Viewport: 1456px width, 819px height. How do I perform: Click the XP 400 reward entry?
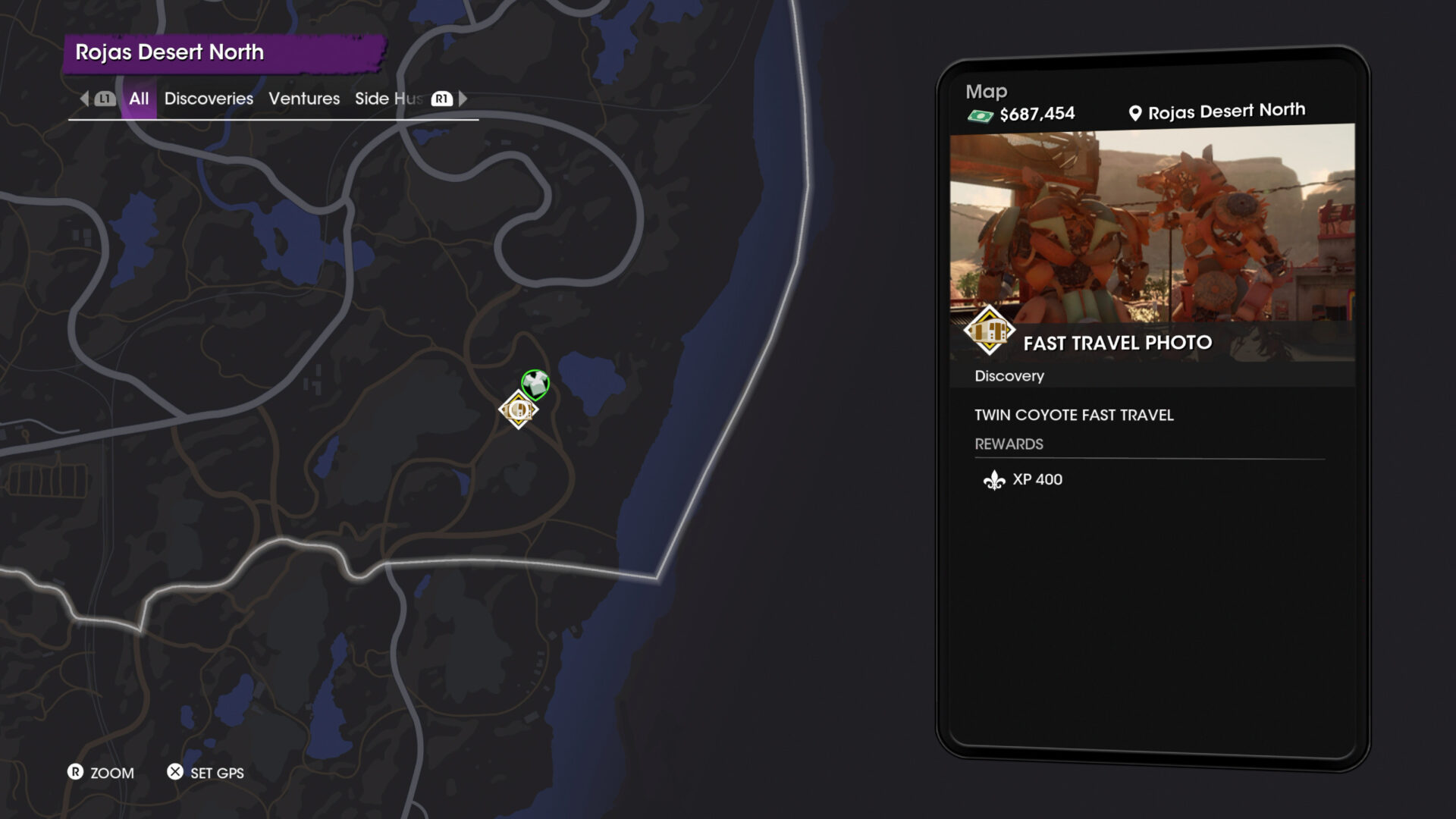(x=1037, y=479)
